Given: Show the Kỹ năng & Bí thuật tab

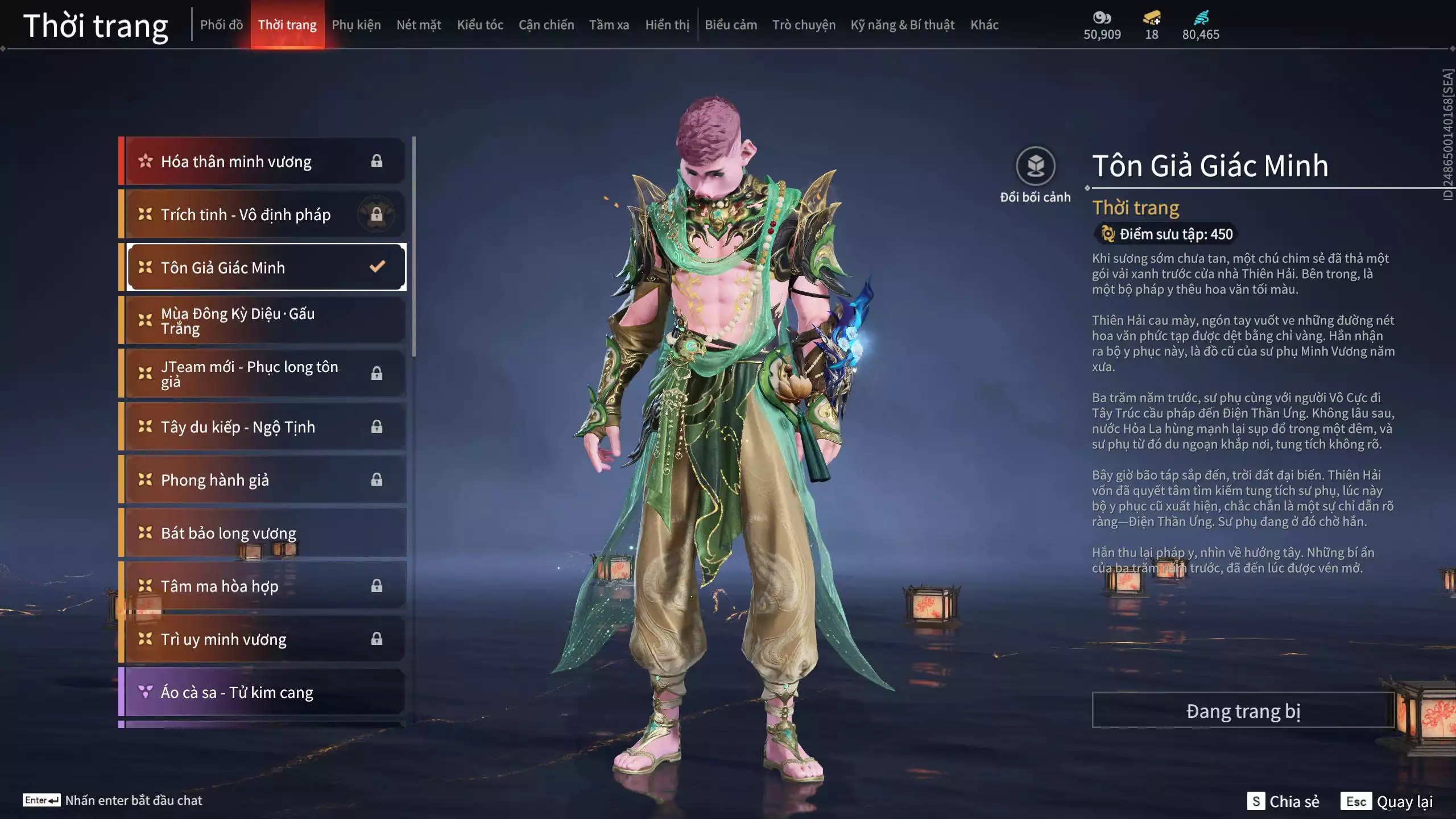Looking at the screenshot, I should [902, 25].
